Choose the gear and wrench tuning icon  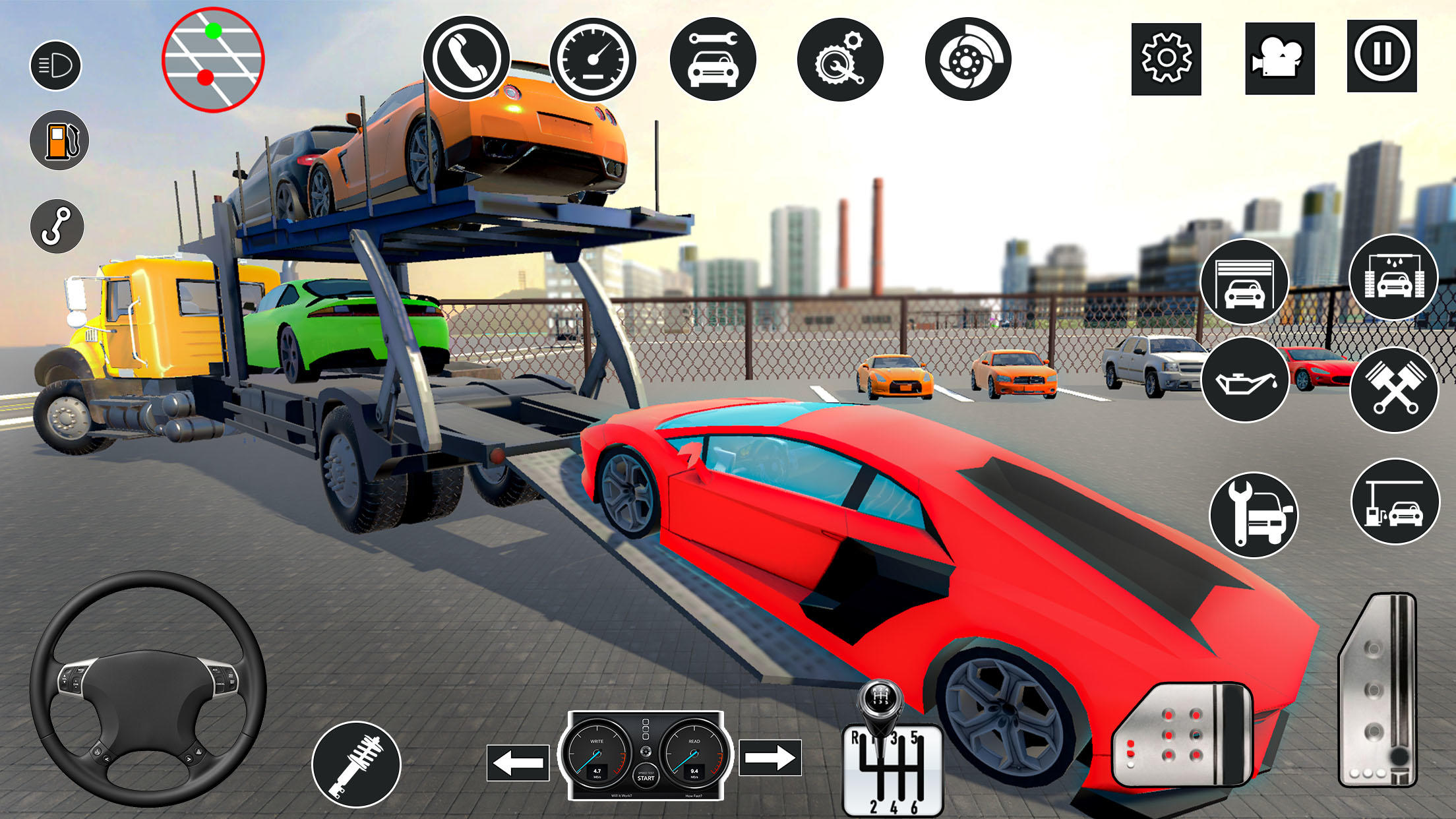click(839, 59)
